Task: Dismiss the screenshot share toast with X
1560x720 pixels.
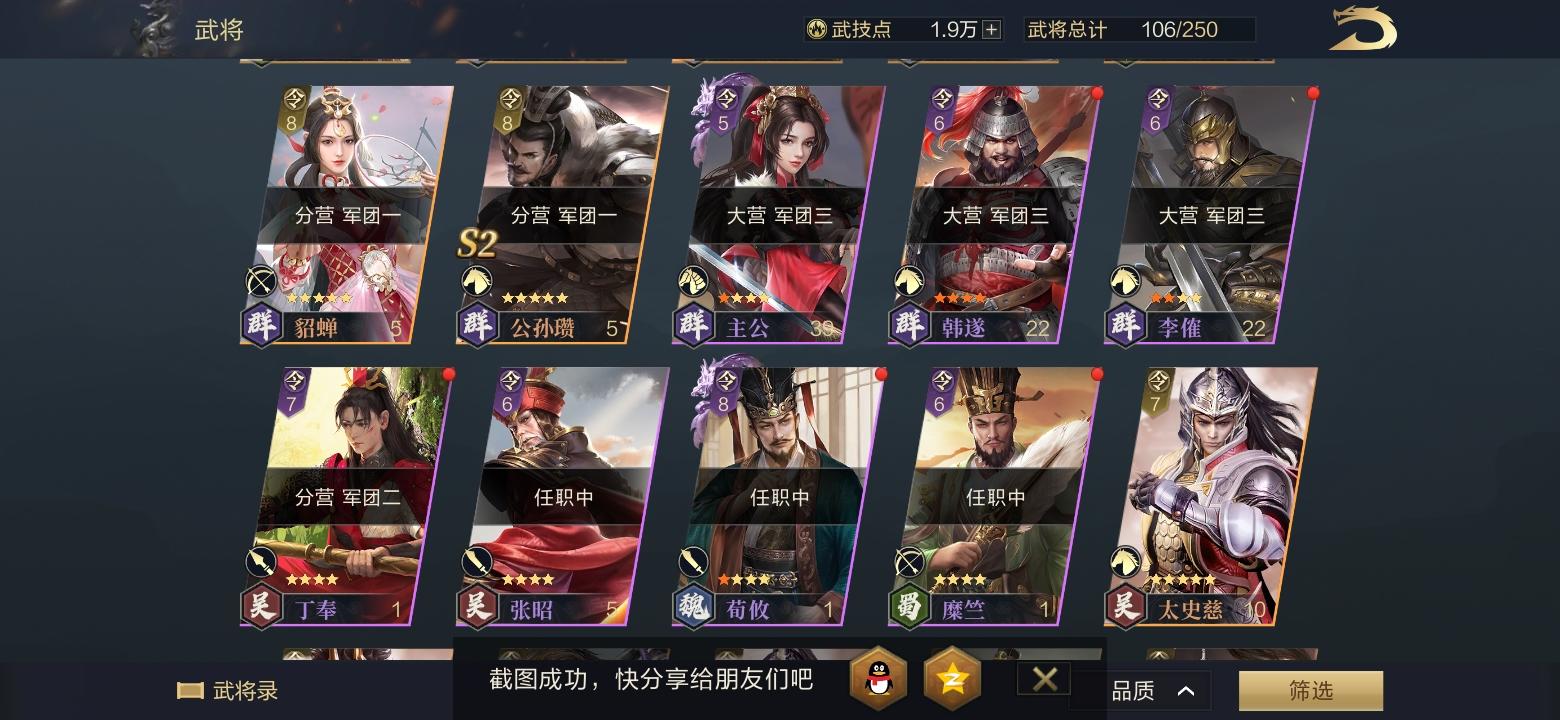Action: [1043, 678]
